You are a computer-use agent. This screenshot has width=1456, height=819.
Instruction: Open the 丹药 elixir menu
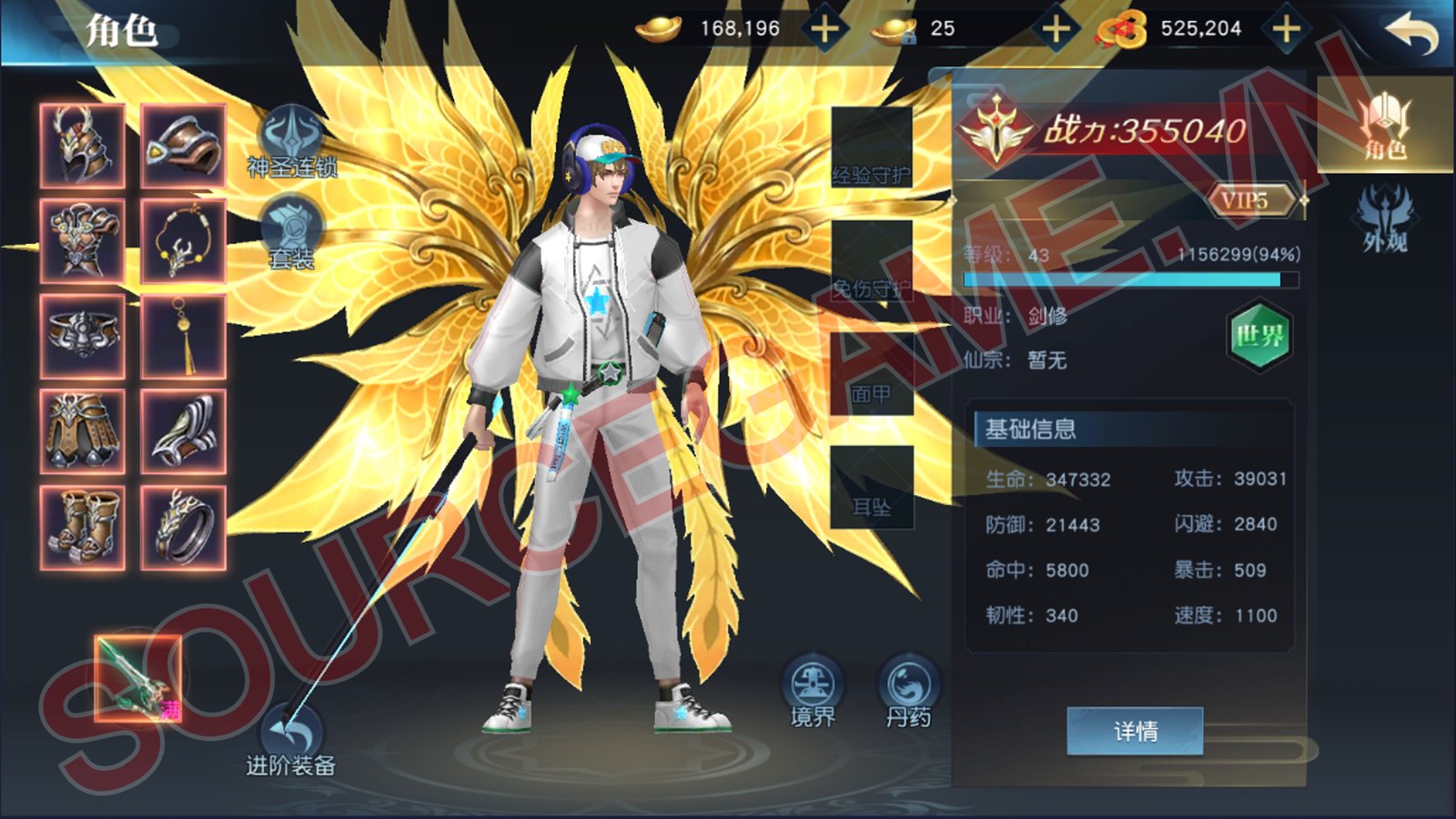point(908,692)
